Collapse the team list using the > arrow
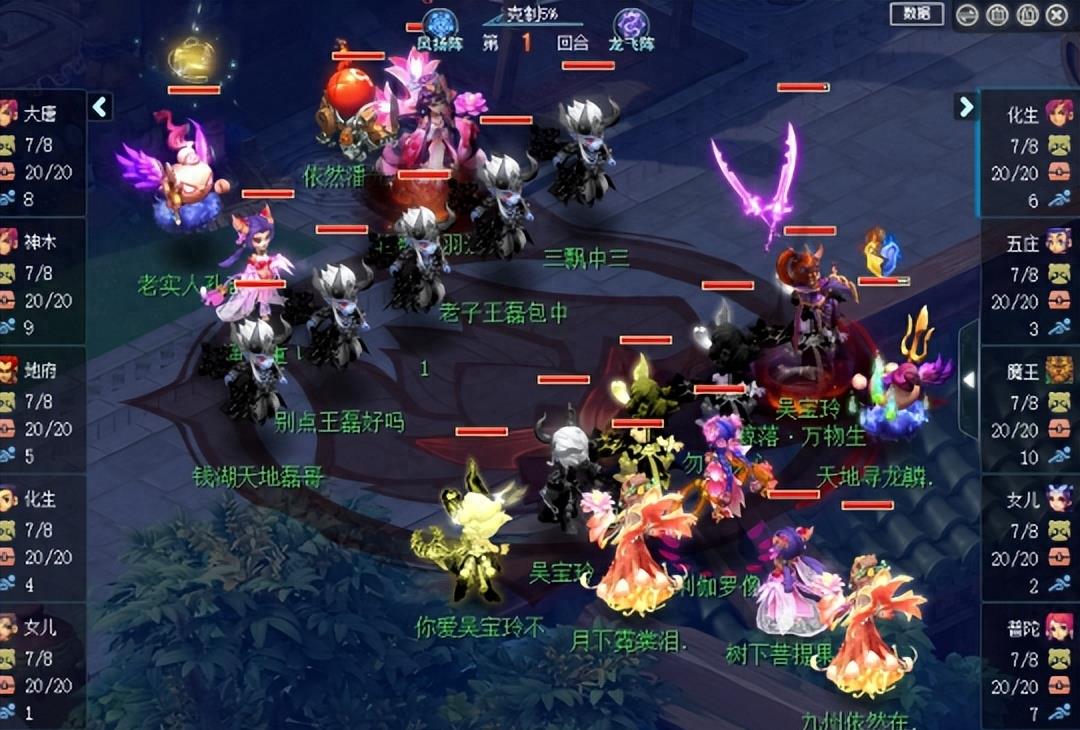The width and height of the screenshot is (1080, 730). 965,106
